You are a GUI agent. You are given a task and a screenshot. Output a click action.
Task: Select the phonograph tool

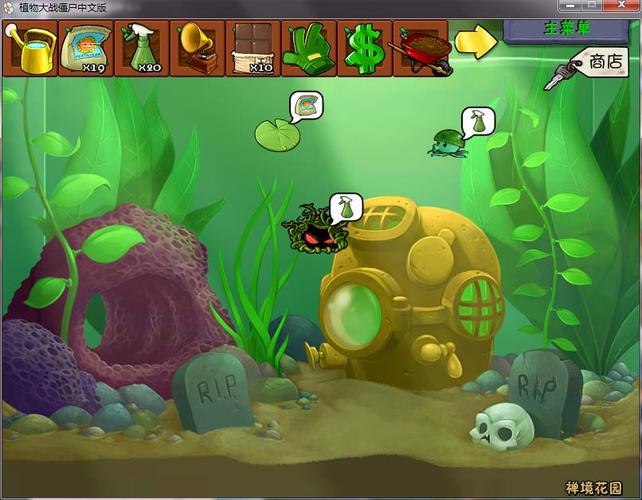tap(198, 48)
